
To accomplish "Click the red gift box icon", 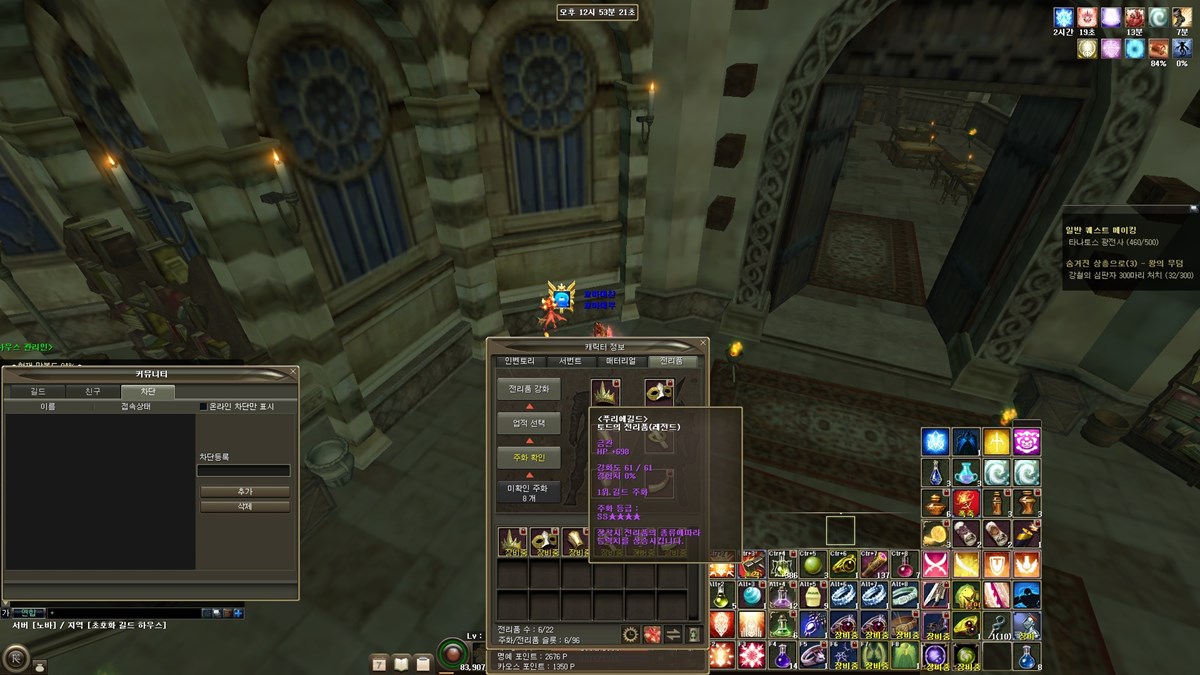I will coord(652,634).
